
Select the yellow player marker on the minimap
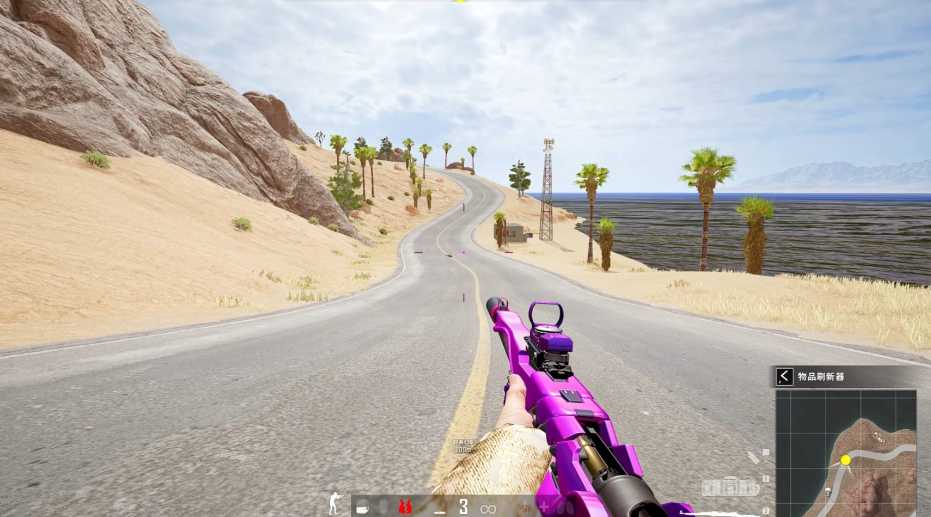pos(845,460)
